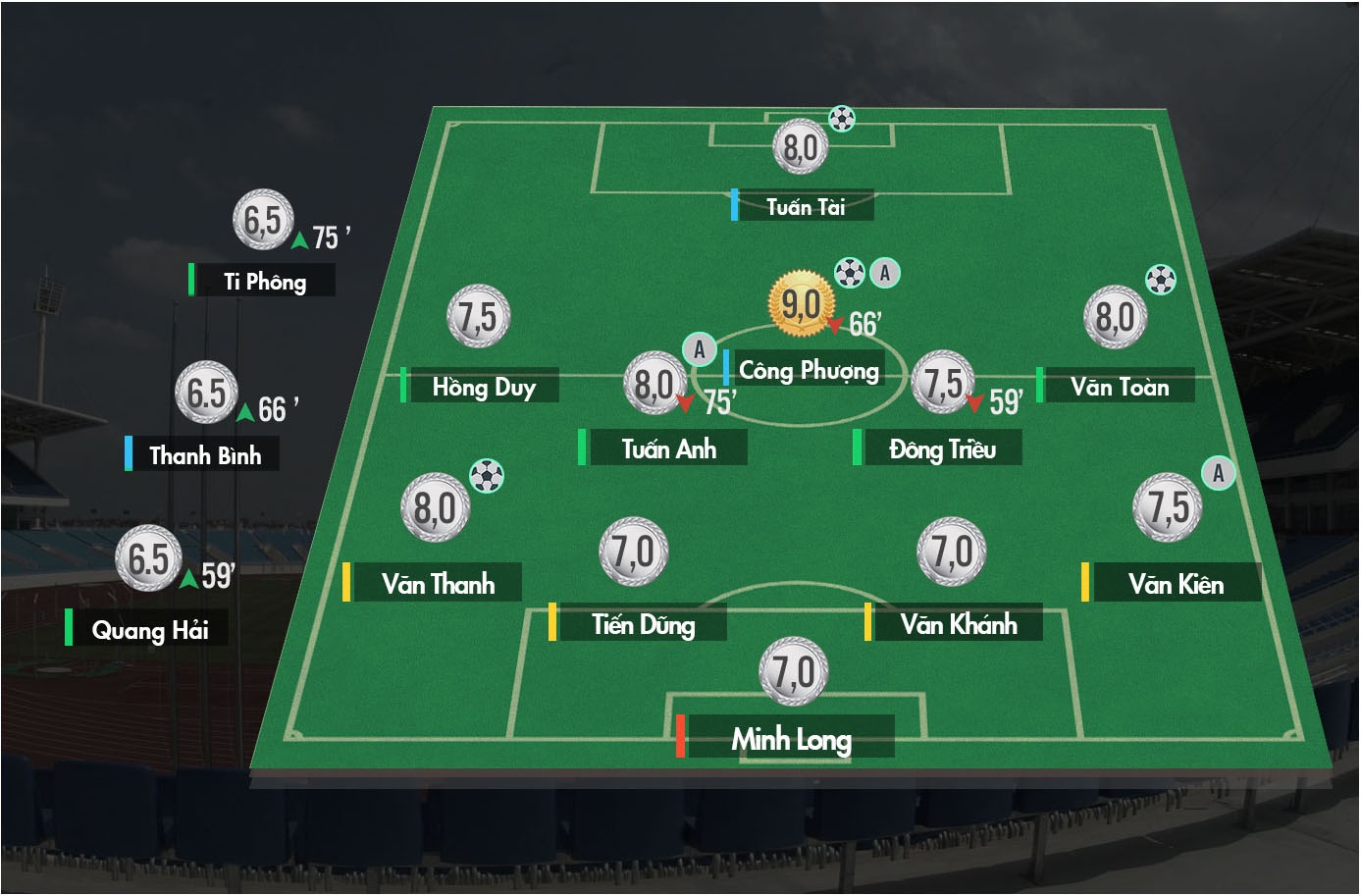
Task: Select substitute Ti Phông's name label
Action: click(x=264, y=282)
